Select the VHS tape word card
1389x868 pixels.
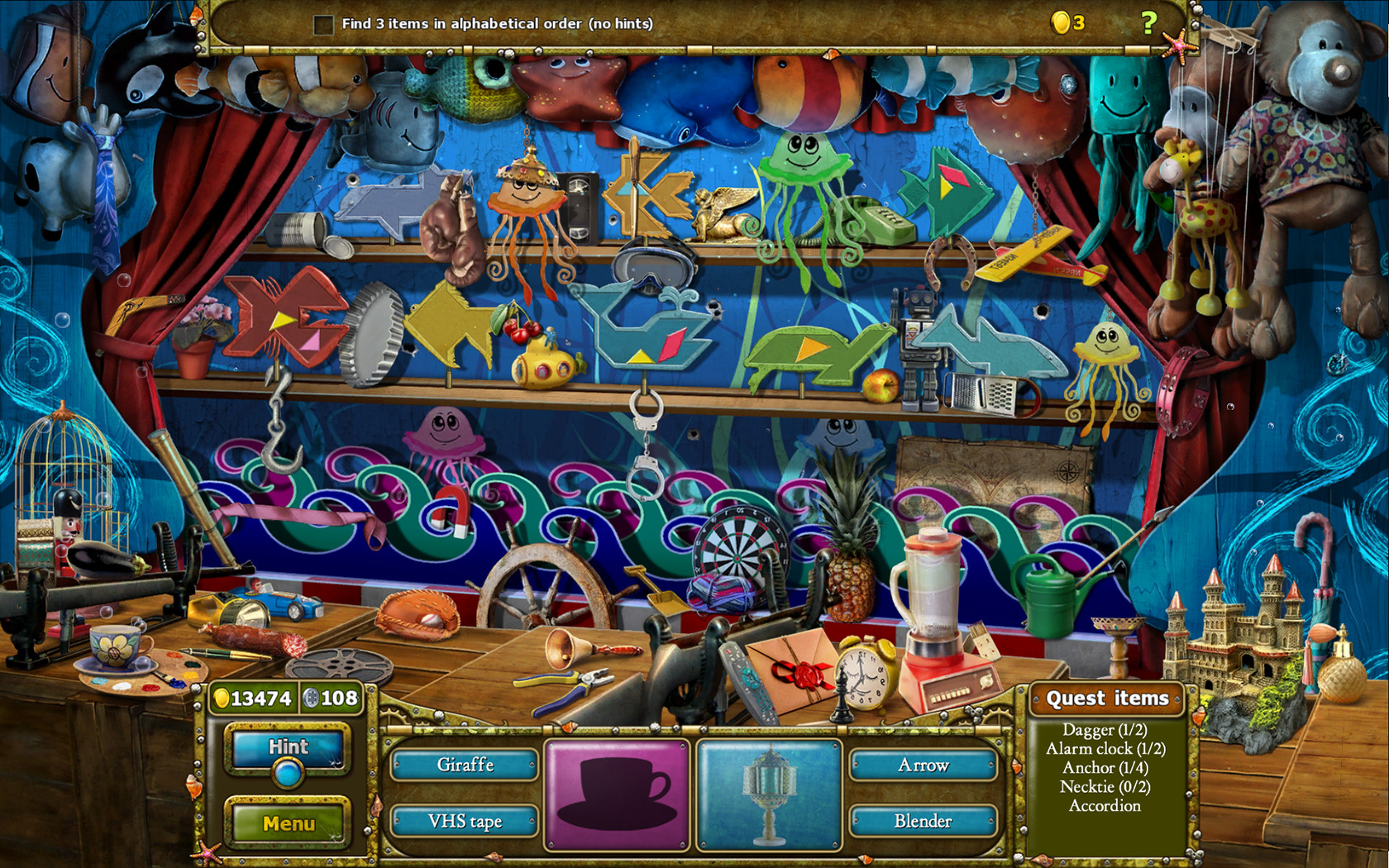465,821
